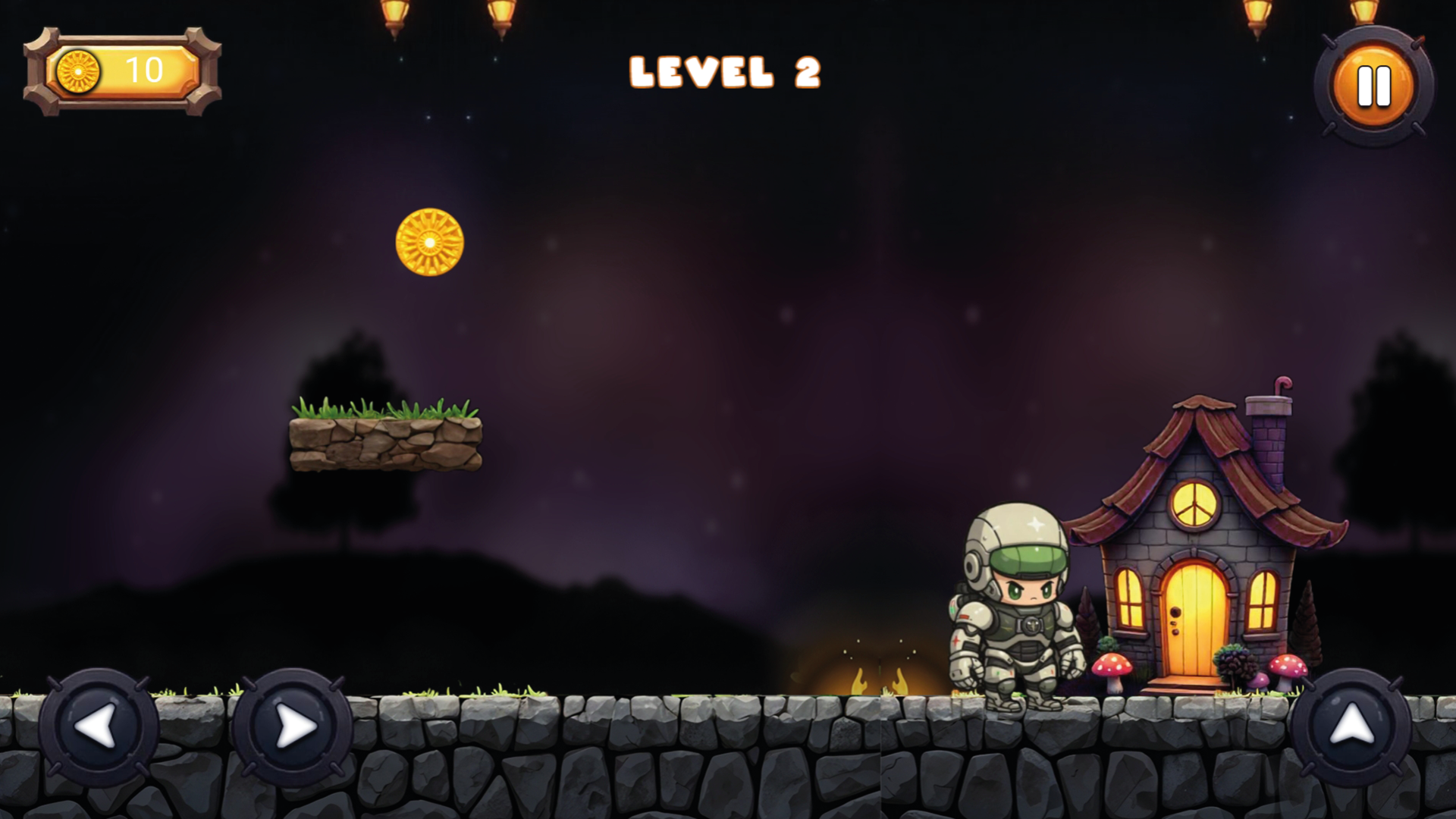Click the coin icon in the score display
The width and height of the screenshot is (1456, 819).
78,70
